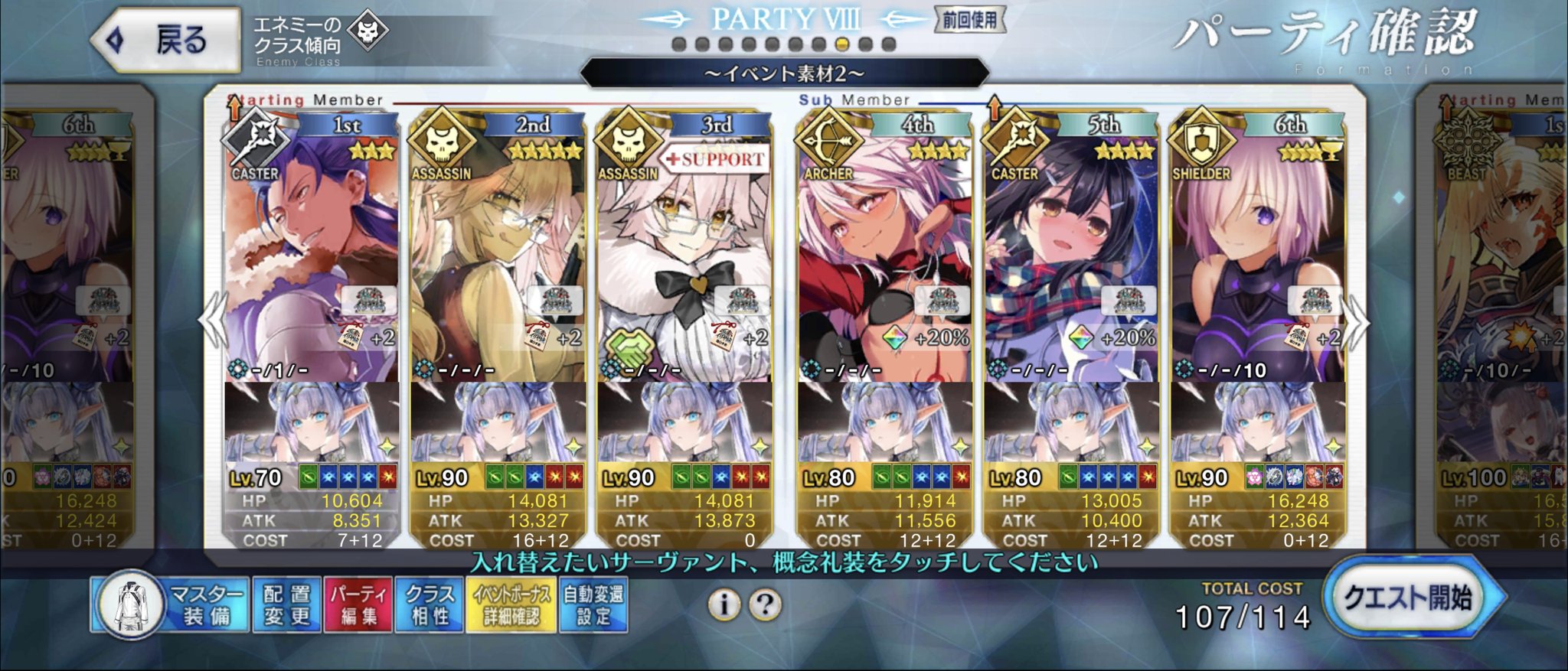Check イベントボーナス event bonus details
Screen dimensions: 1568x671
(511, 605)
